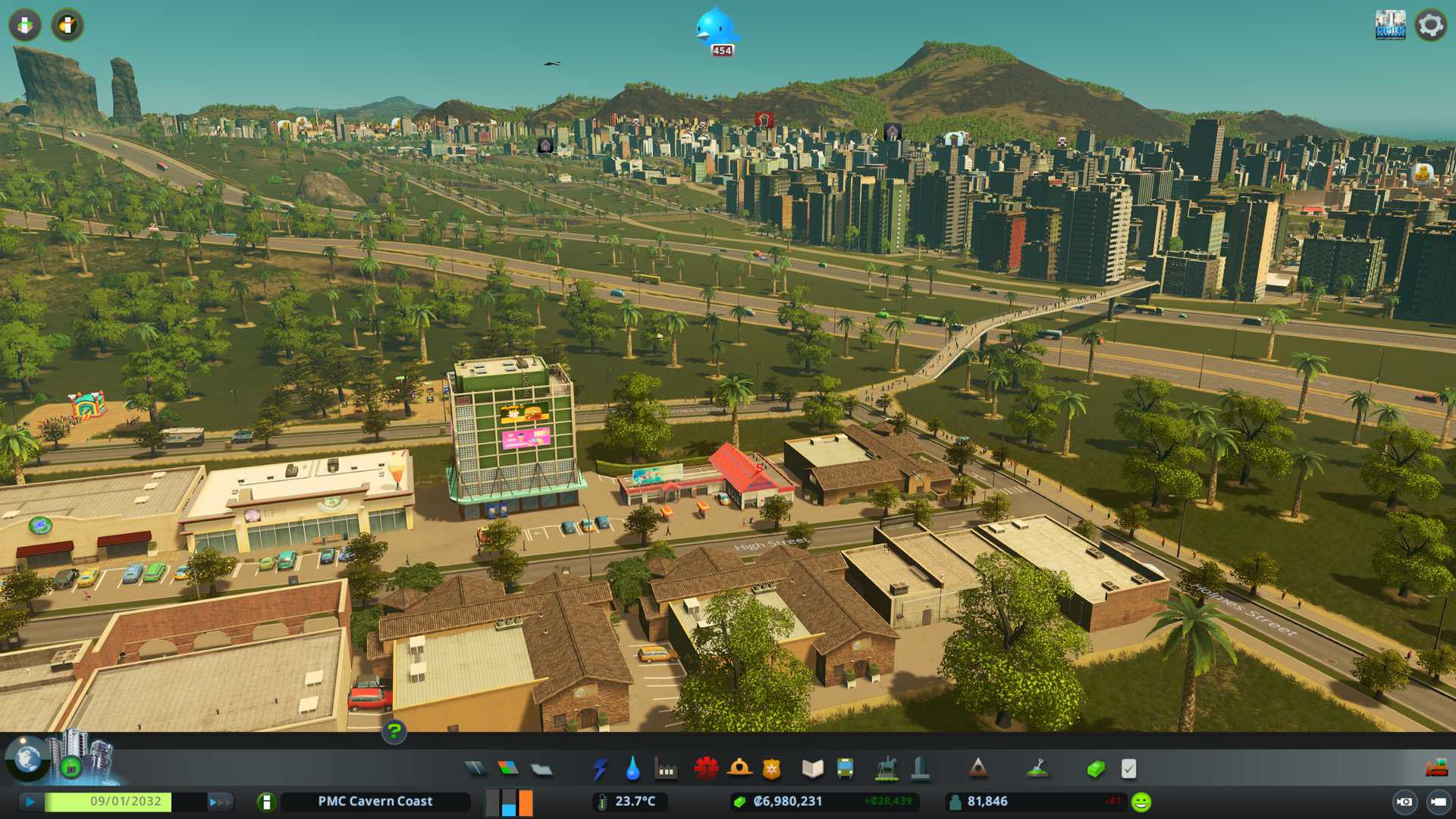Image resolution: width=1456 pixels, height=819 pixels.
Task: Select the Police badge icon
Action: [x=771, y=769]
